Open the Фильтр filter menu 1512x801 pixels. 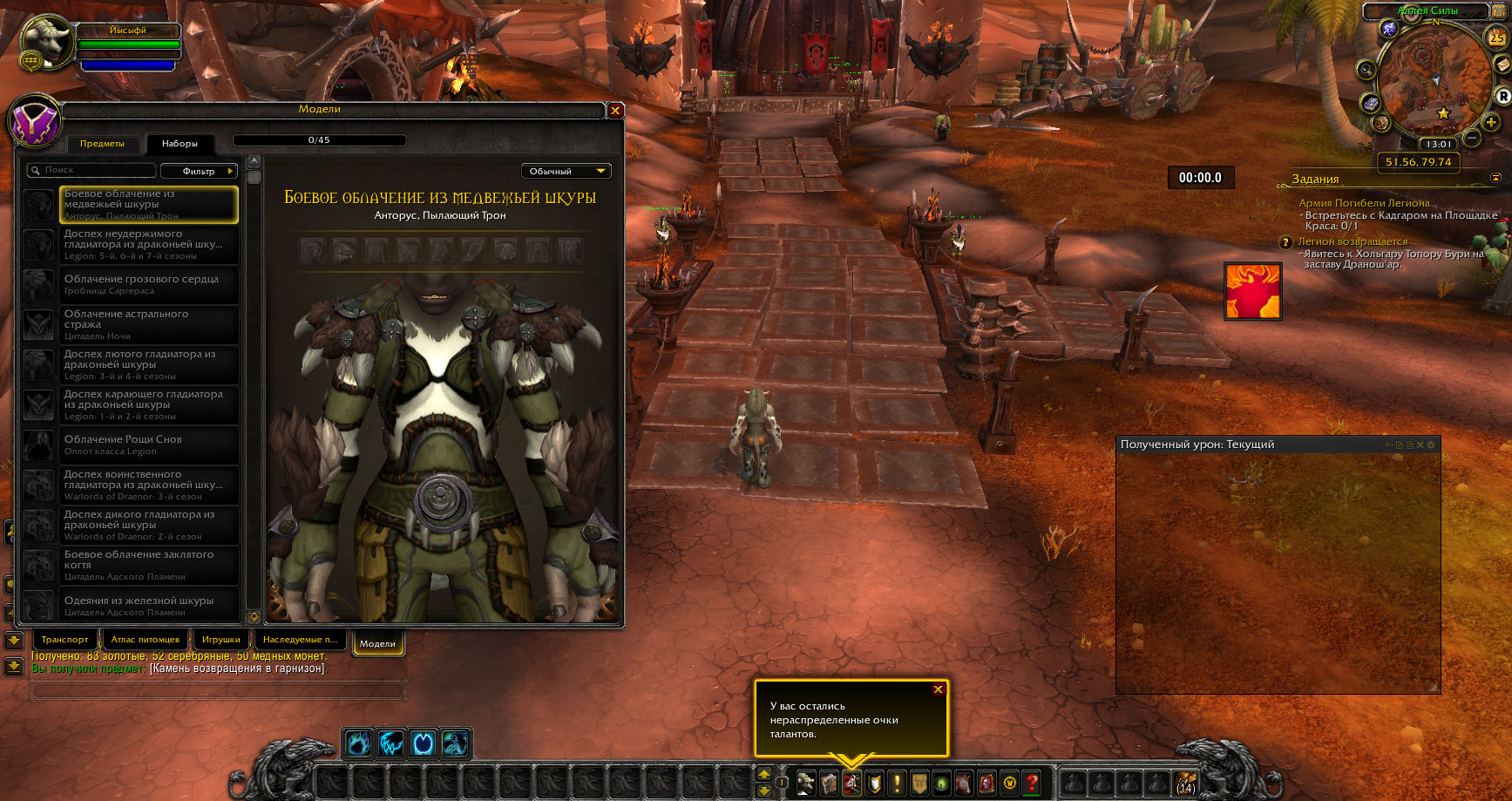(x=200, y=171)
